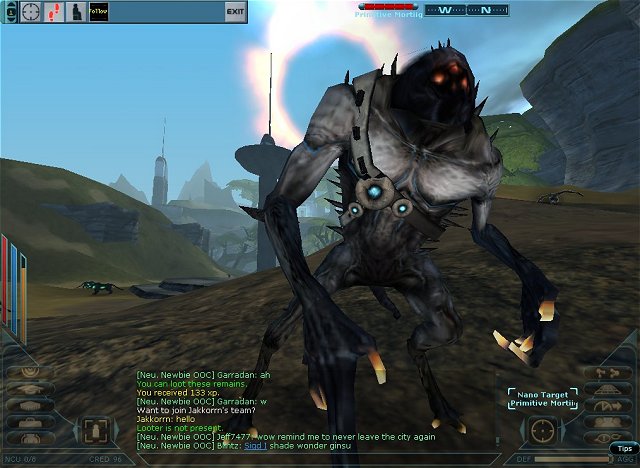Activate the crosshair attack action icon
Viewport: 640px width, 468px height.
tap(32, 11)
